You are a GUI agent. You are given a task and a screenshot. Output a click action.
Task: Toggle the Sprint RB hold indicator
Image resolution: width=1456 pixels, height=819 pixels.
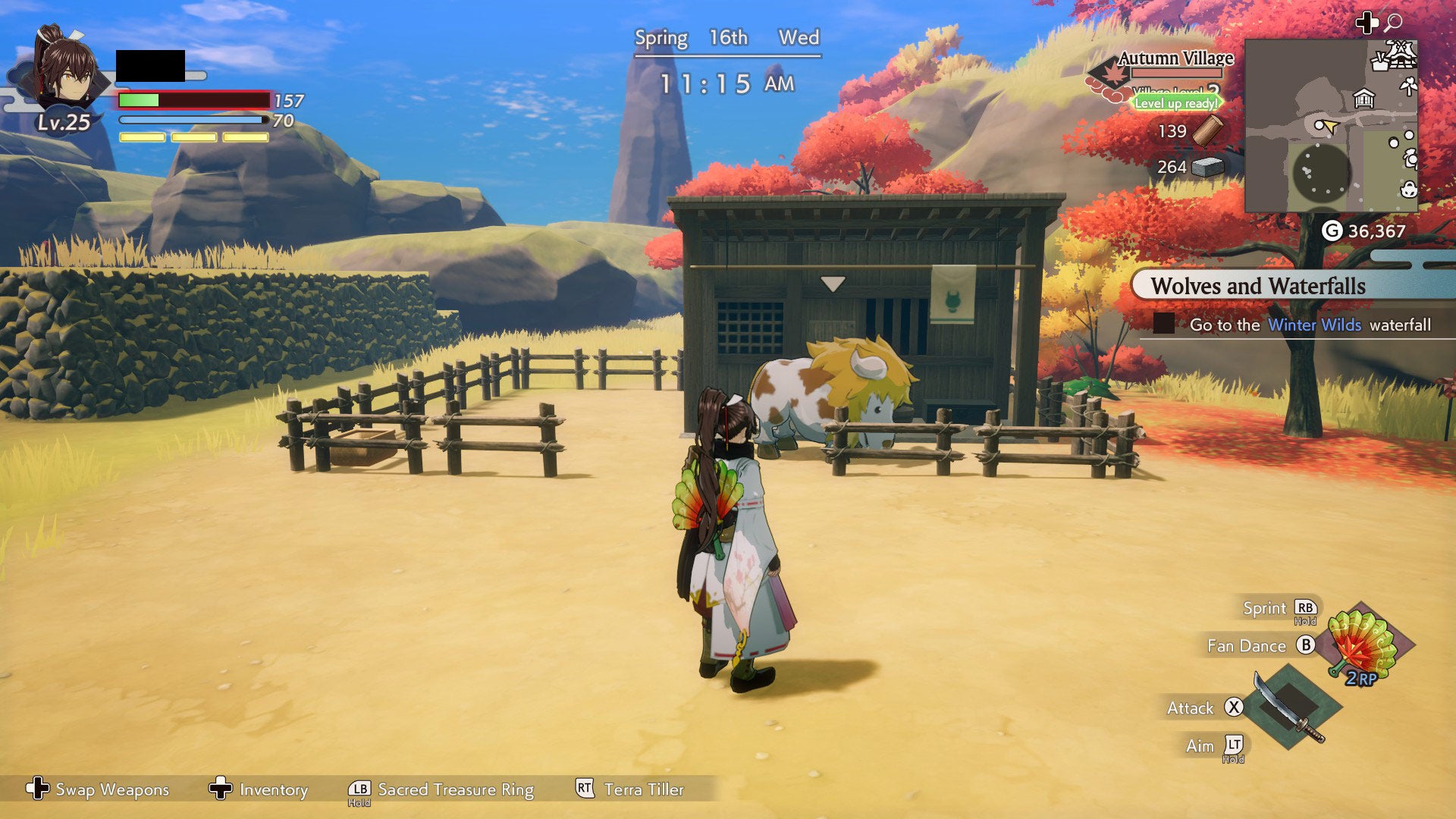[x=1306, y=608]
